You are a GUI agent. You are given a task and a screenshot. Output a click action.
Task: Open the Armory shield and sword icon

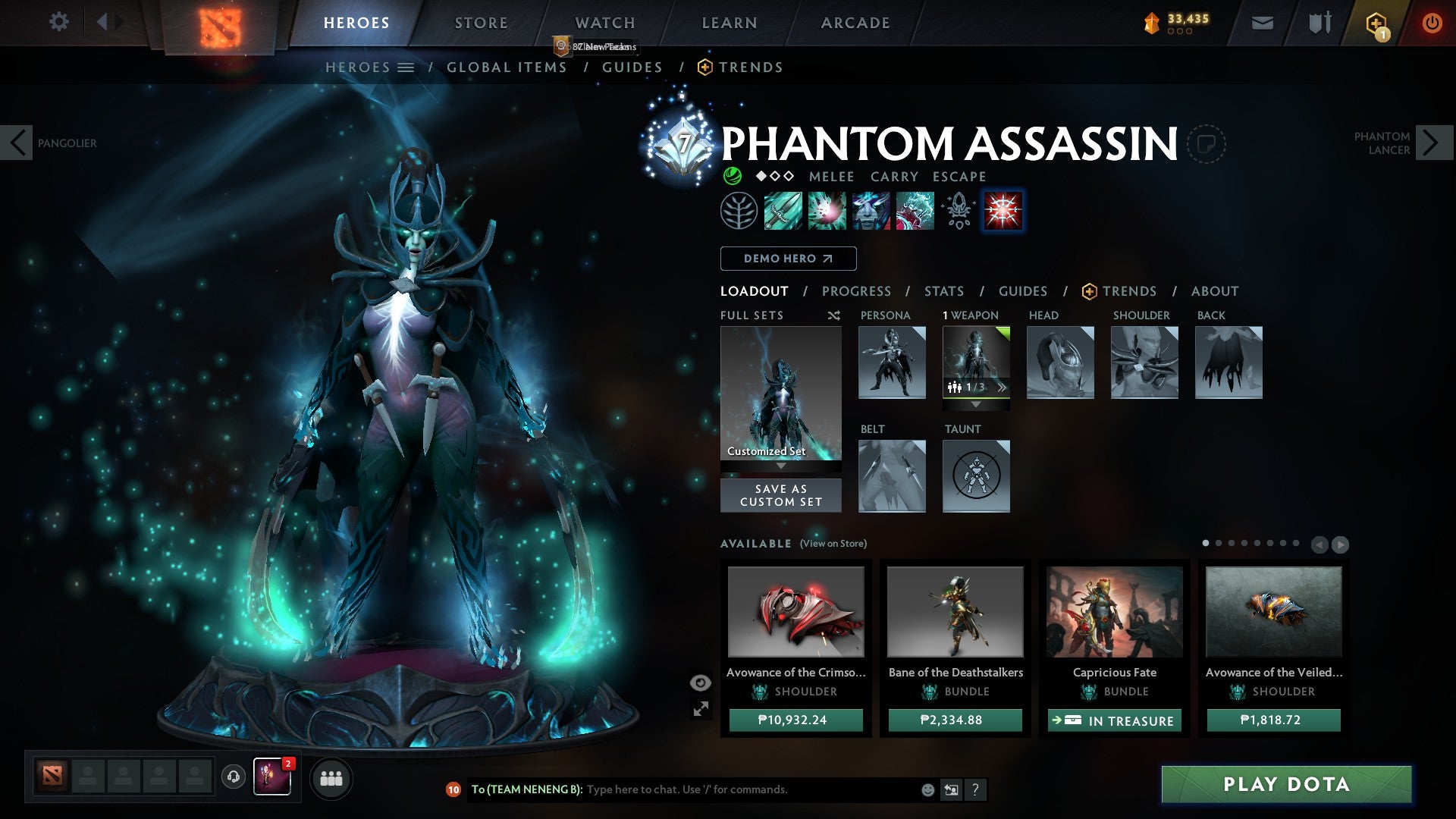click(1319, 22)
